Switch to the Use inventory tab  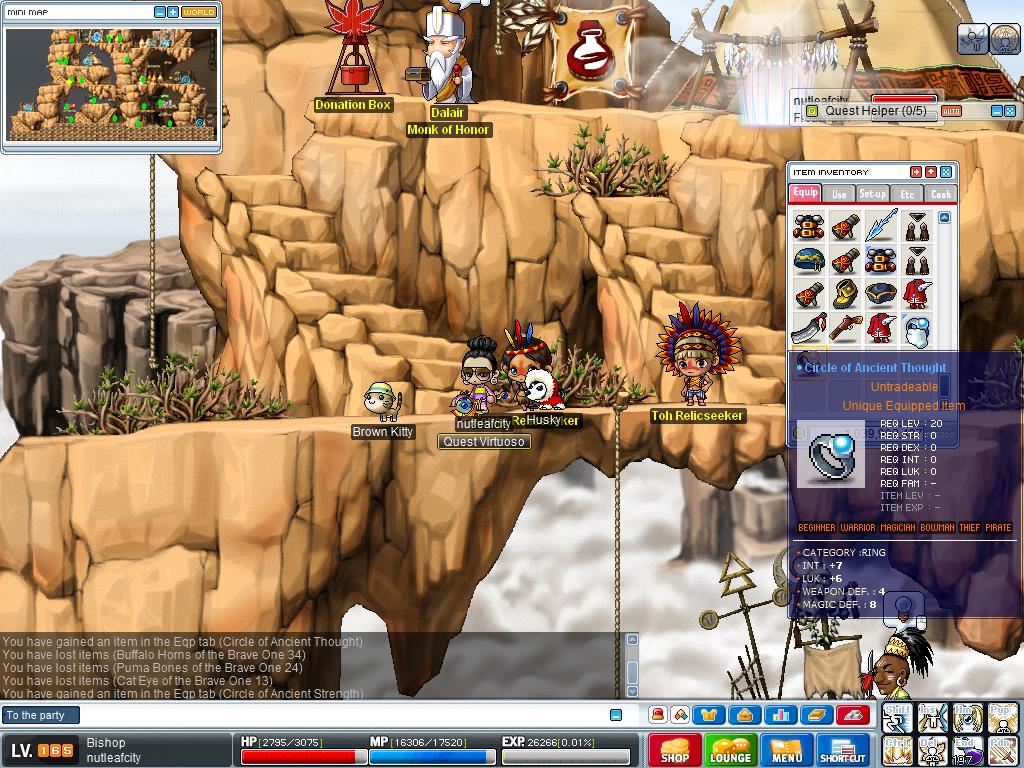click(839, 193)
